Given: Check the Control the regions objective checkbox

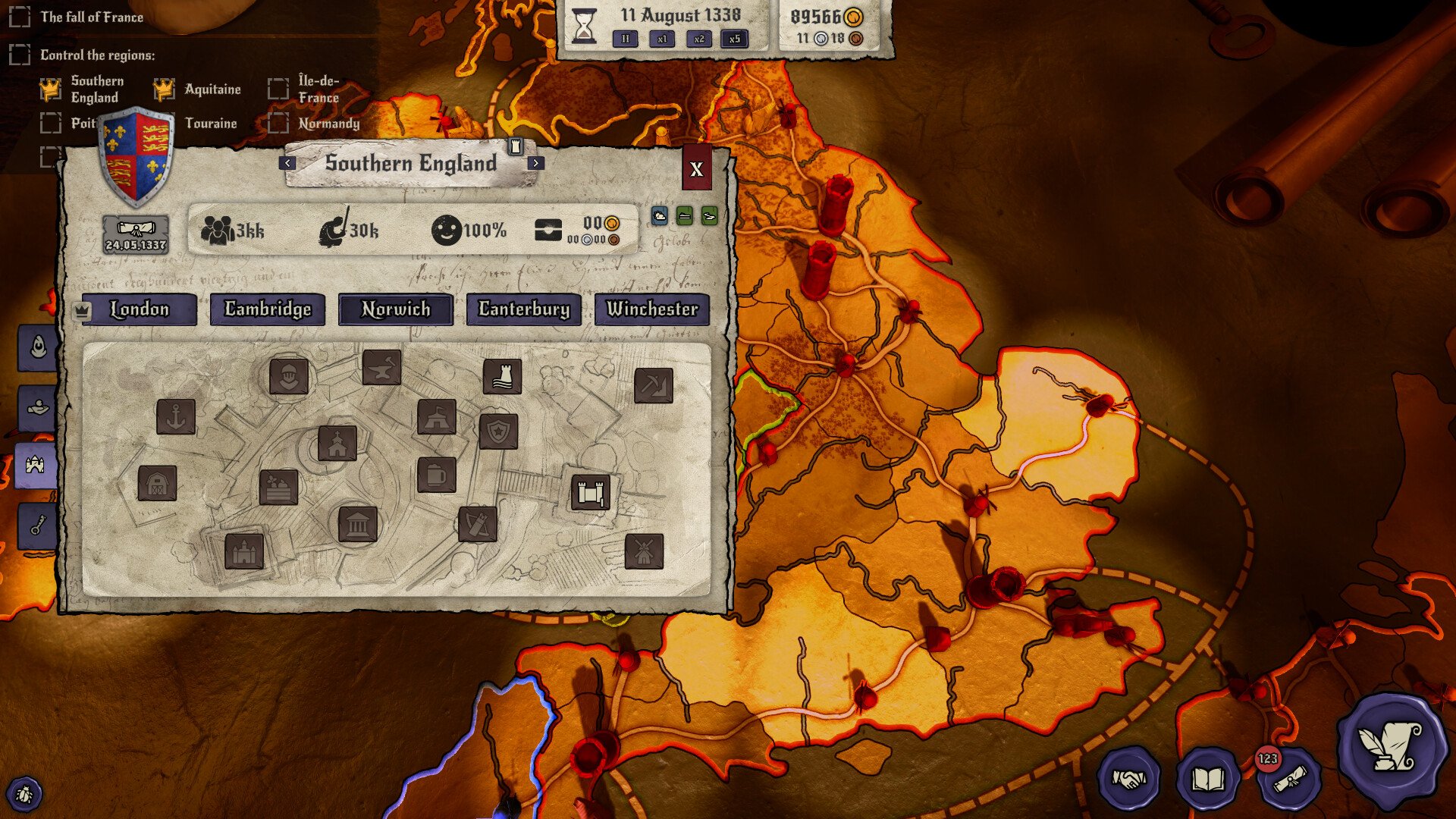Looking at the screenshot, I should [x=18, y=55].
